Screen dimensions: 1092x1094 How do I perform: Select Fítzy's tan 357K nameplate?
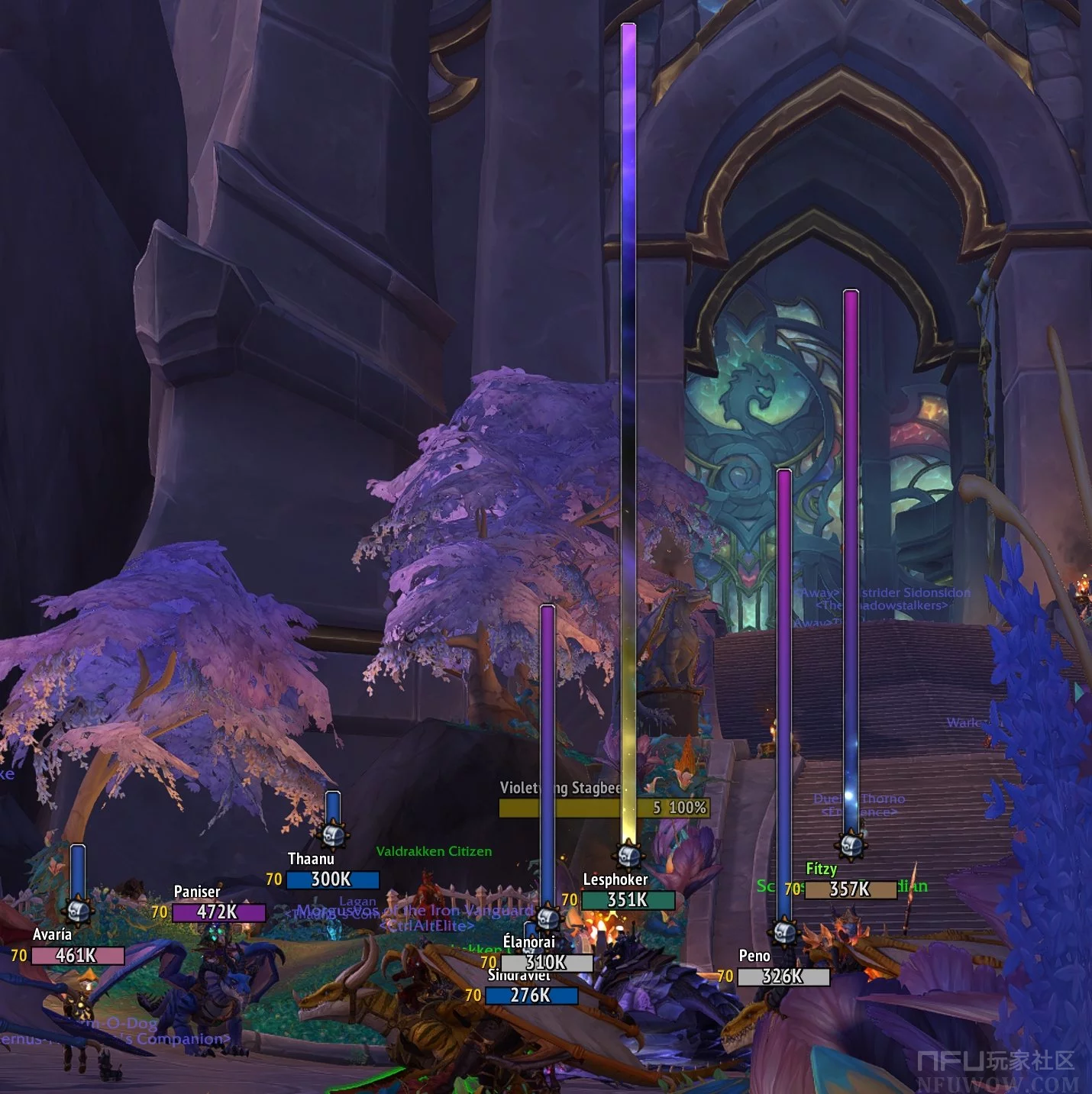[x=850, y=889]
